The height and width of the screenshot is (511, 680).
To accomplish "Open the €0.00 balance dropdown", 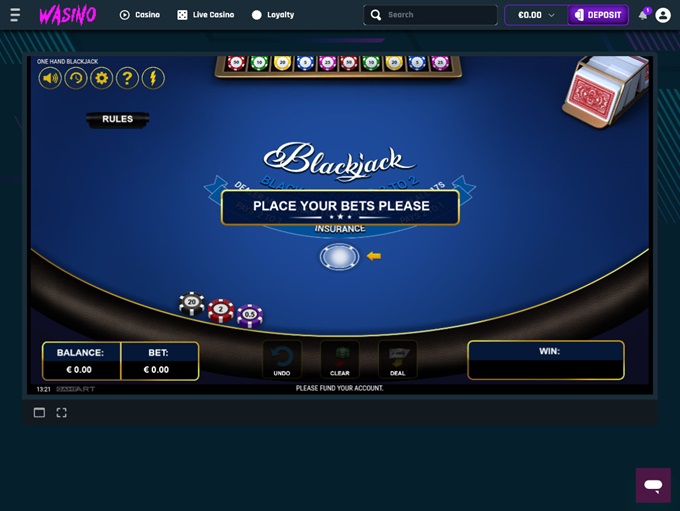I will 537,15.
